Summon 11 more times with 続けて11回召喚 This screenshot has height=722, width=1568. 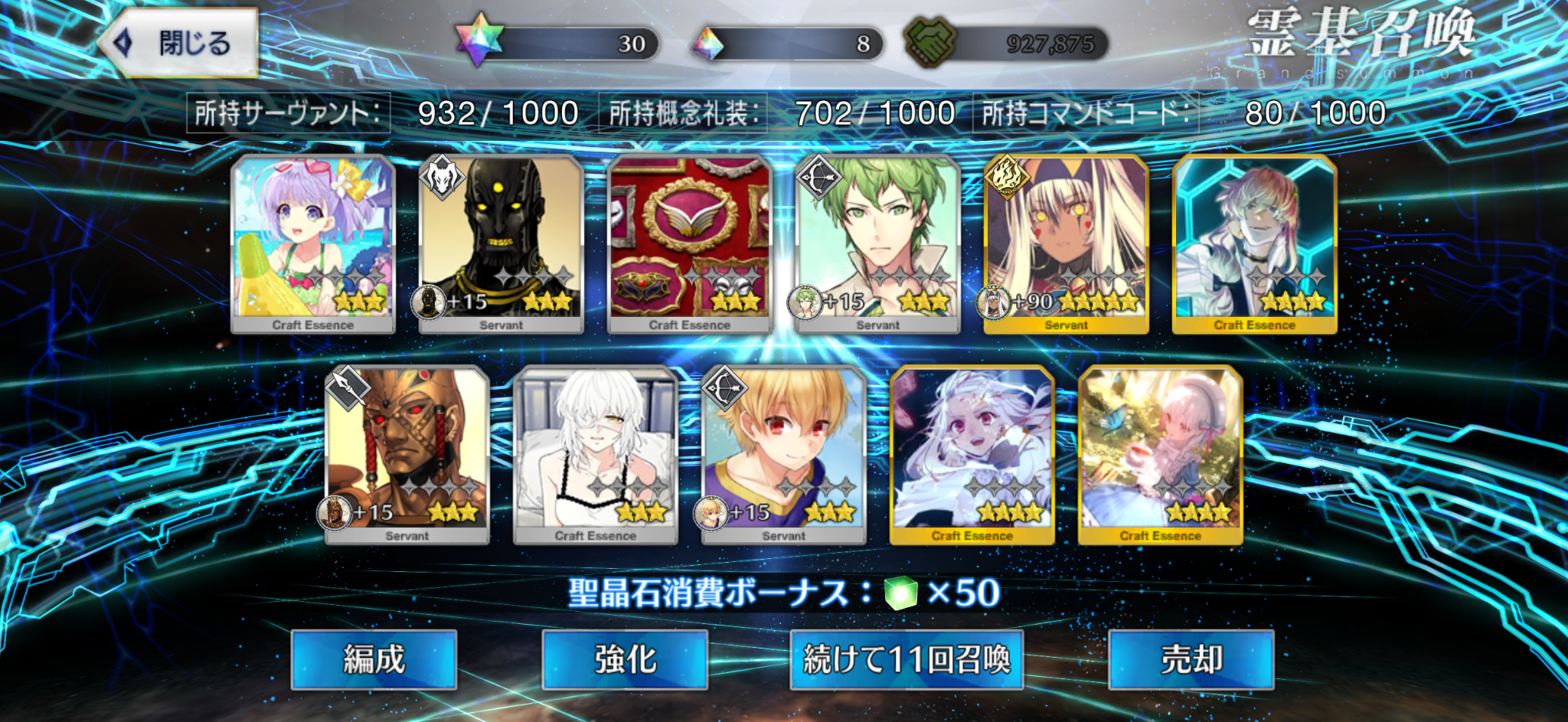(906, 659)
